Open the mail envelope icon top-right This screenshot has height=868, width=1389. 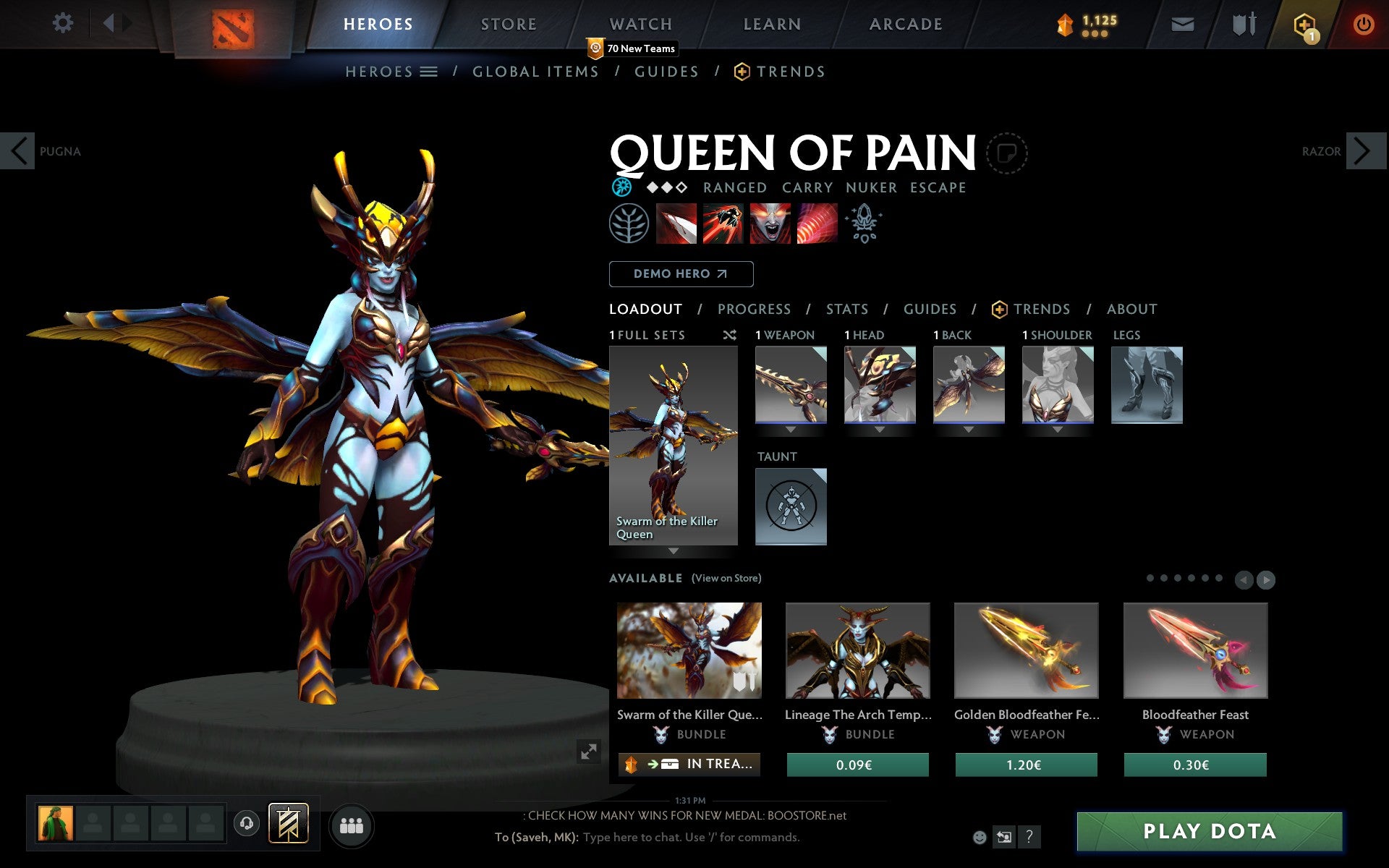tap(1182, 24)
